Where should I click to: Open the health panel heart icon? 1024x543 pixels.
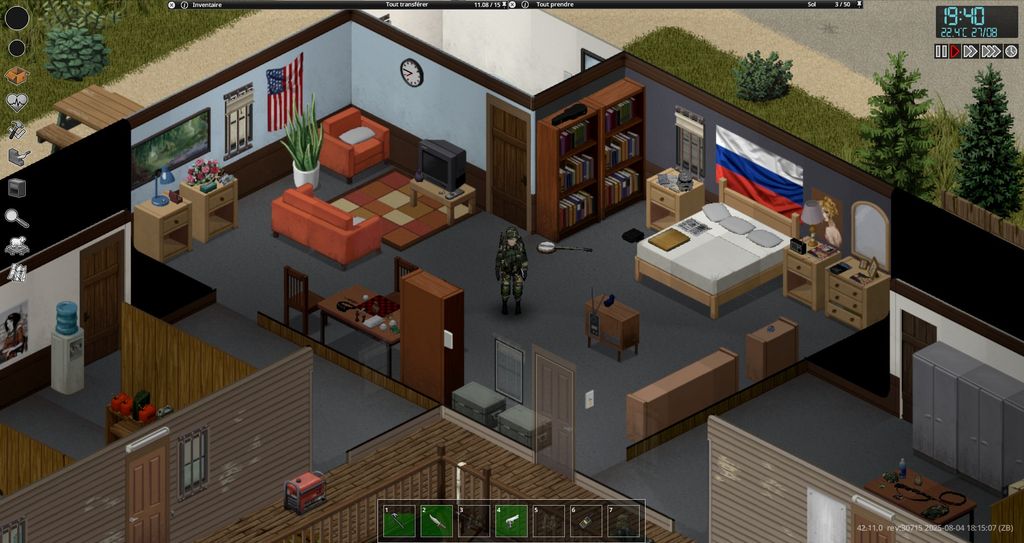17,103
